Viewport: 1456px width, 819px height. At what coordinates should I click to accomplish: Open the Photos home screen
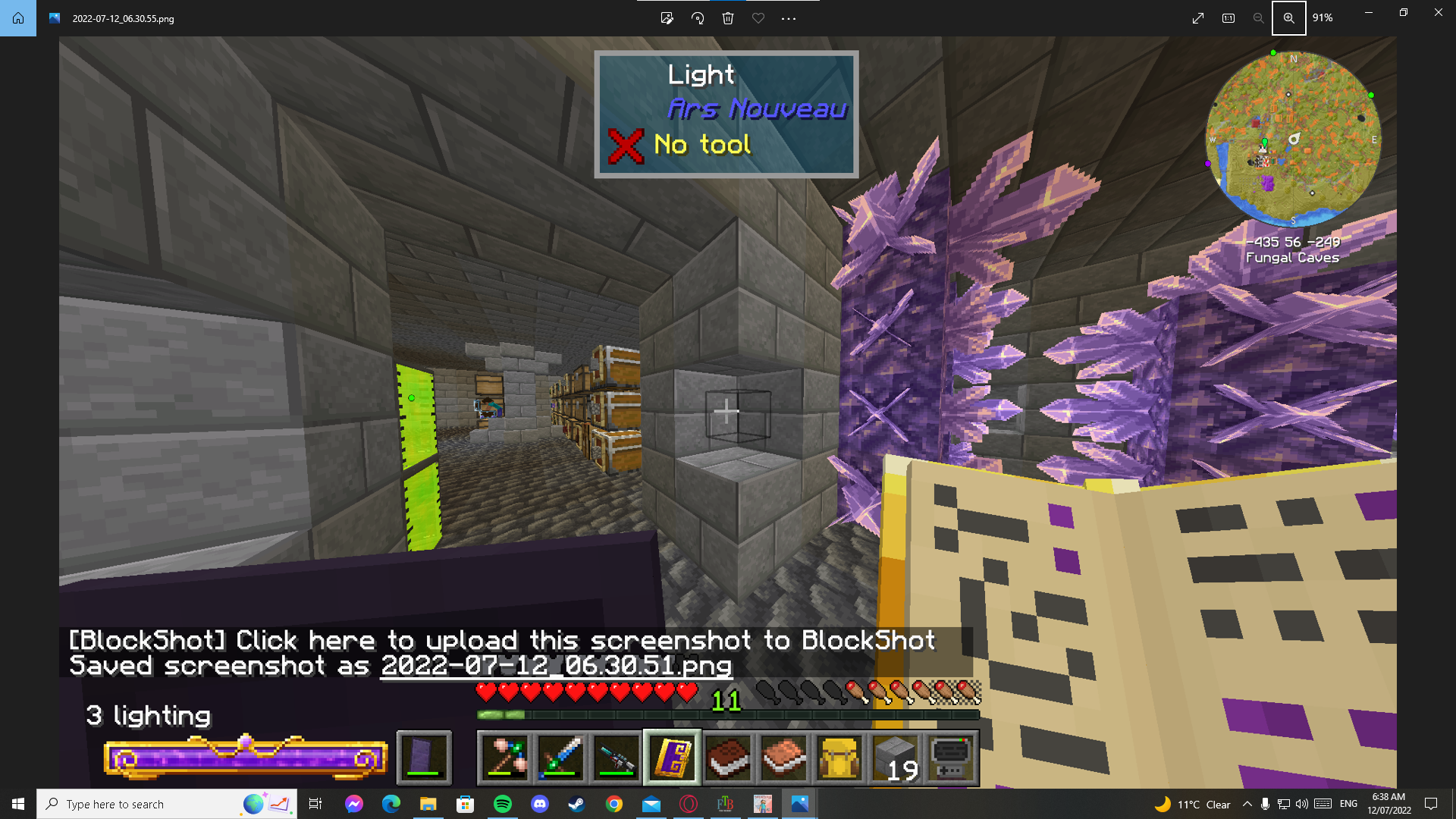[x=17, y=18]
